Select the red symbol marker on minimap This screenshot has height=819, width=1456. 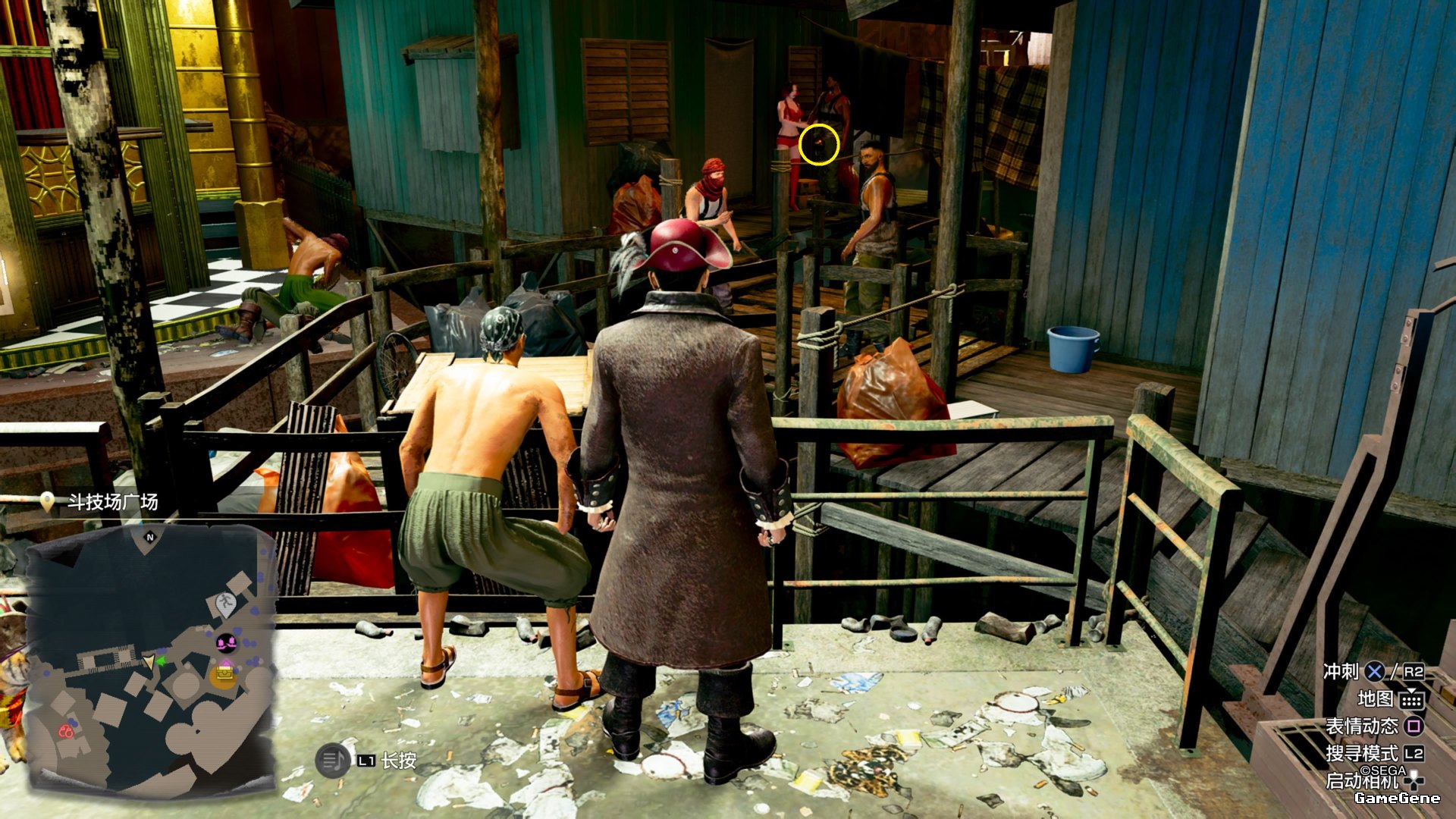coord(66,731)
